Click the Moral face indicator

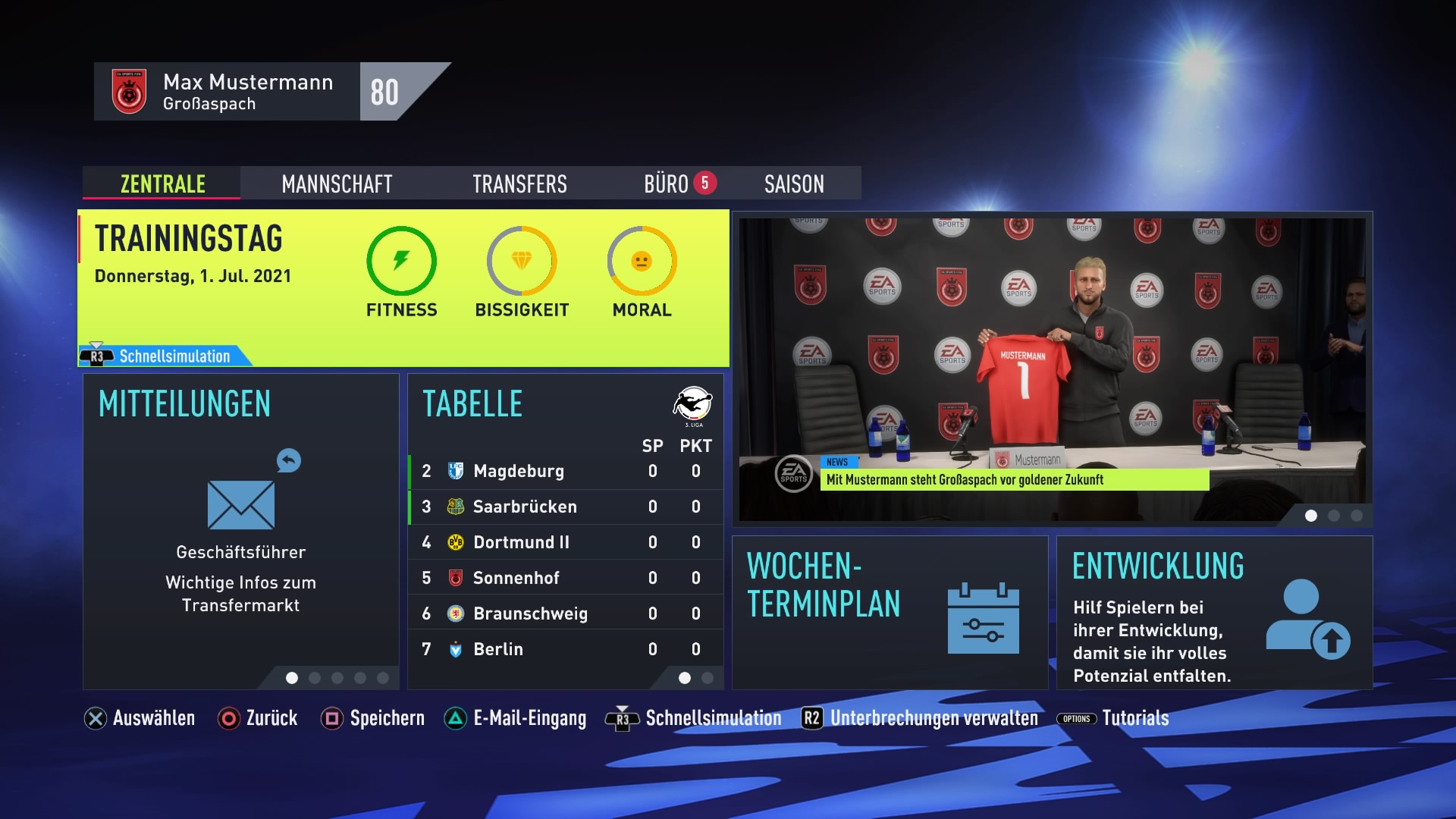[642, 262]
